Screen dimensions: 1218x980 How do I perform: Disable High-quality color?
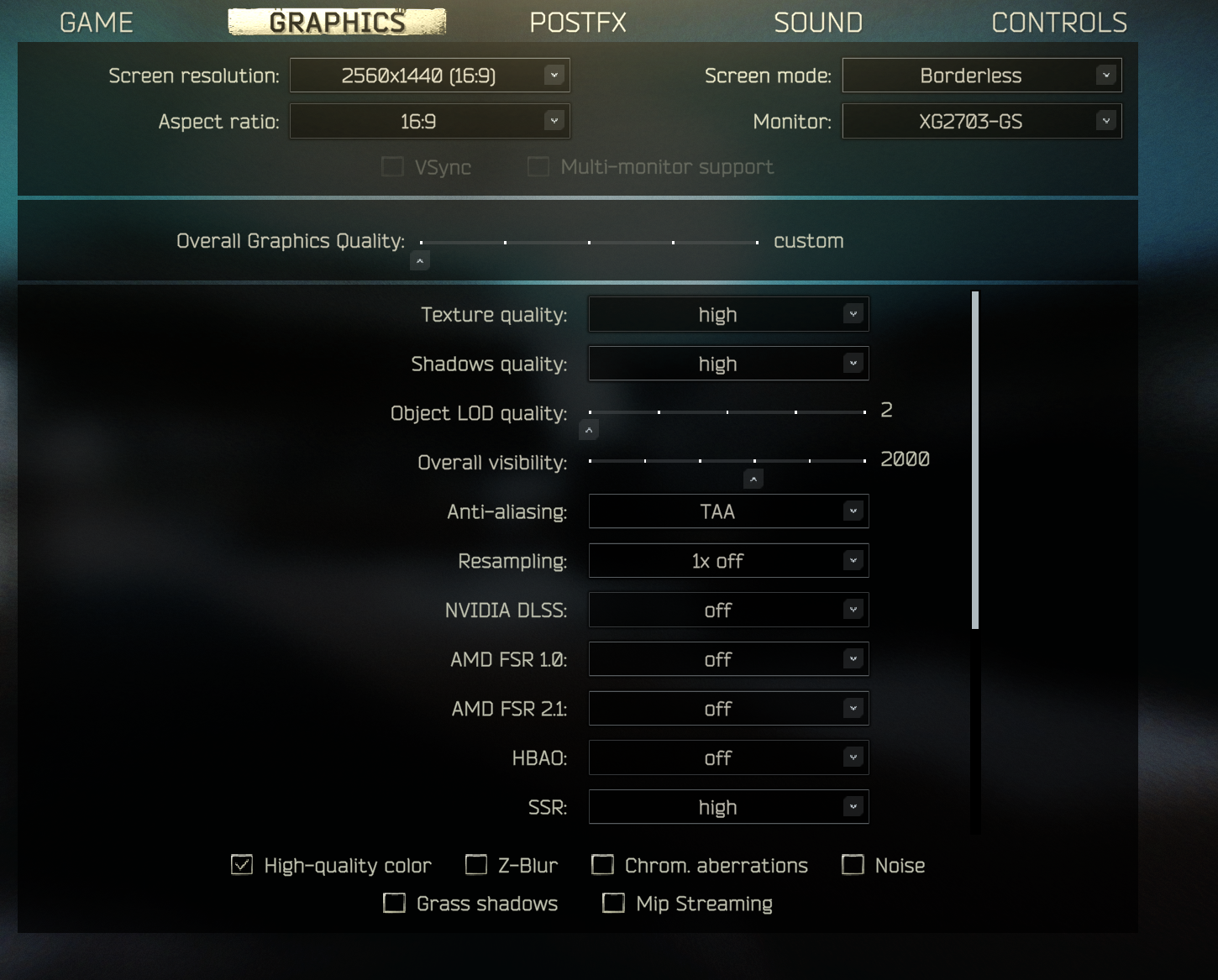[x=240, y=865]
